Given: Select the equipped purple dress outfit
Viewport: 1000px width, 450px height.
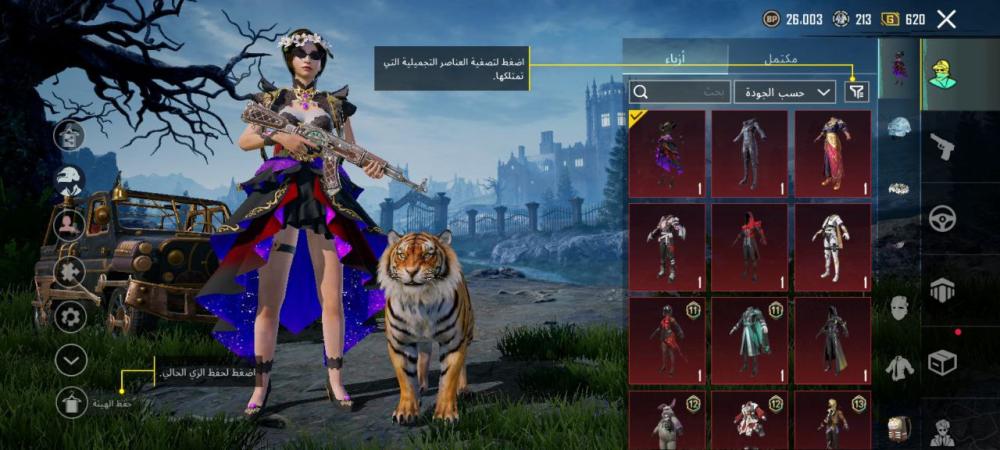Looking at the screenshot, I should point(667,153).
